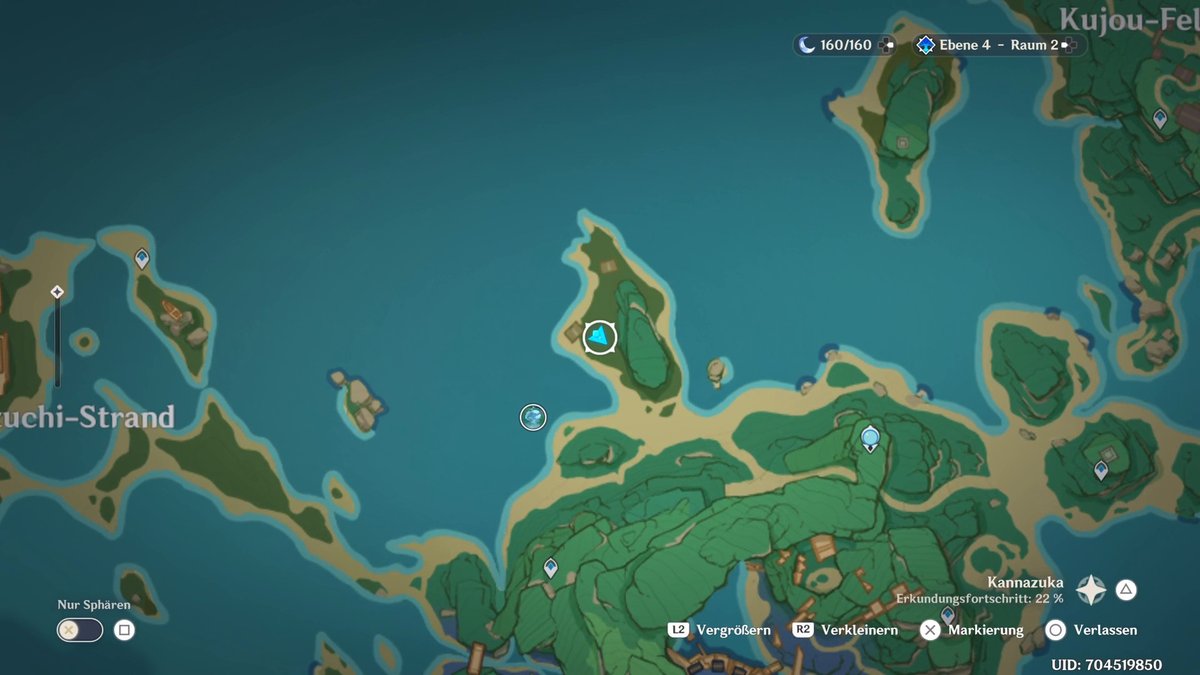This screenshot has width=1200, height=675.
Task: Toggle the Nur Sphären switch
Action: click(80, 630)
